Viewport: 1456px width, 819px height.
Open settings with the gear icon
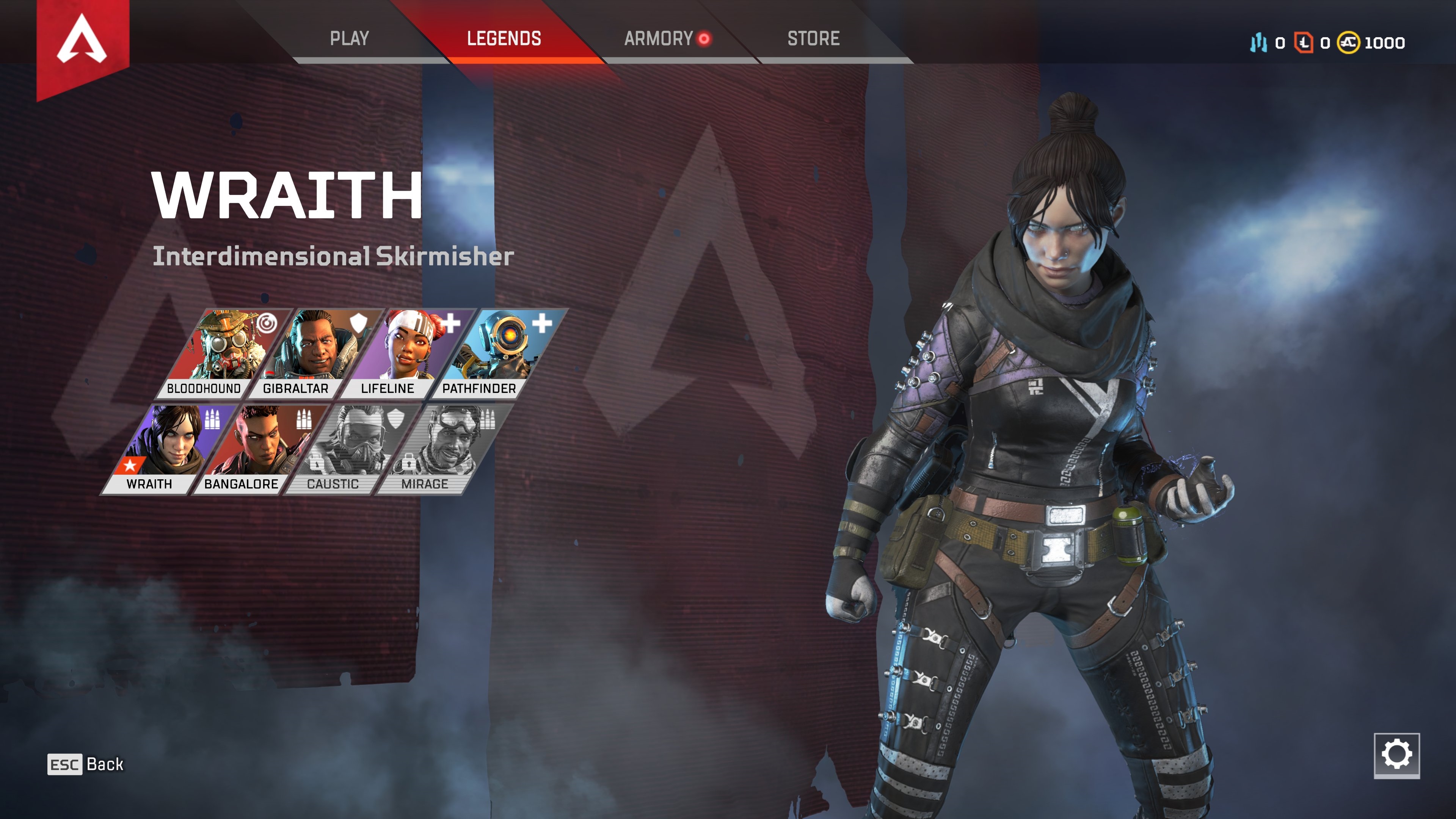click(1396, 755)
